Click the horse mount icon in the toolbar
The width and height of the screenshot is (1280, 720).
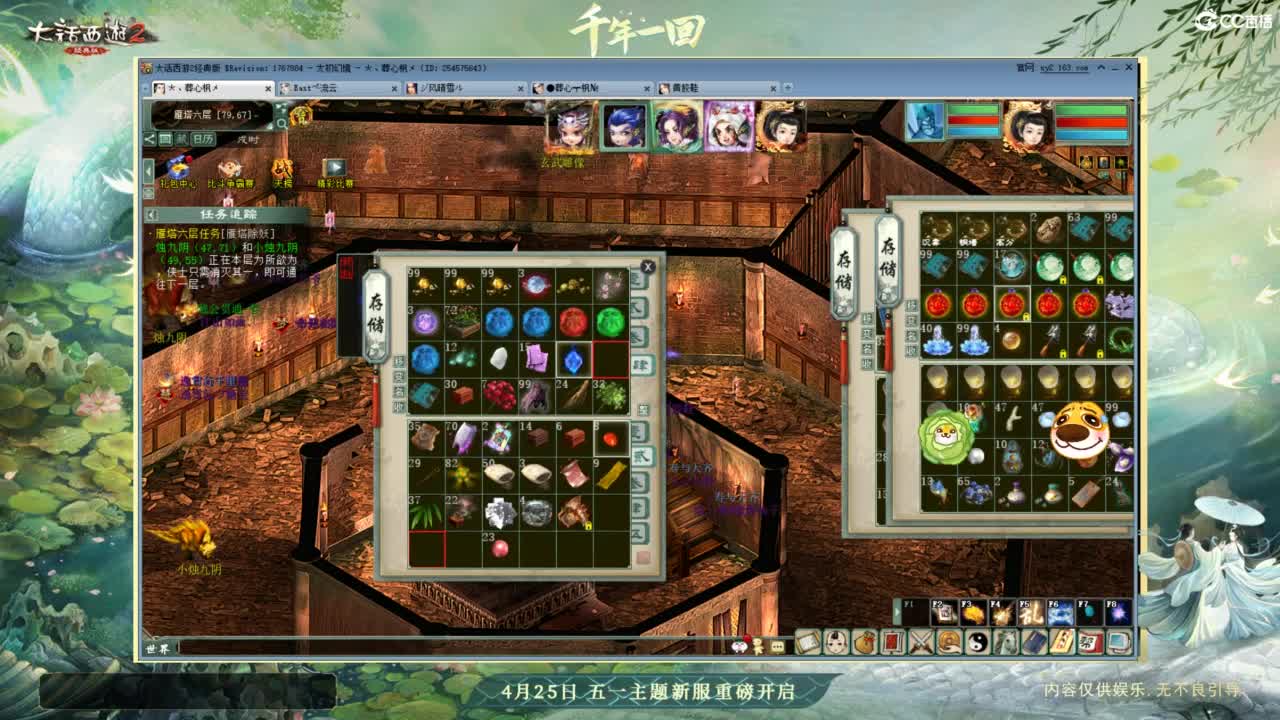point(1004,642)
